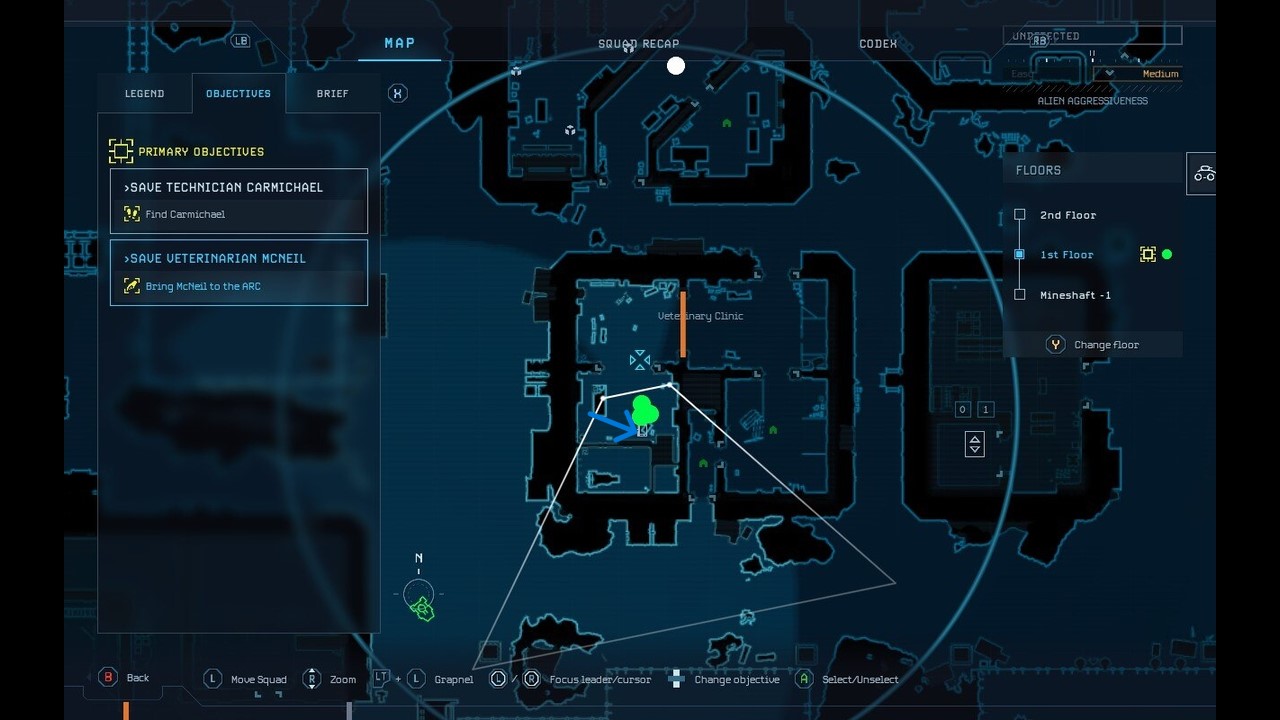Select the green squad marker on the map
The height and width of the screenshot is (720, 1280).
643,409
